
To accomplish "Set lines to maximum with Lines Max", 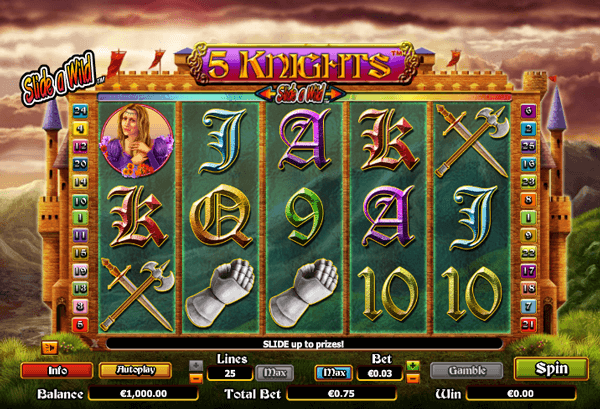I will [x=275, y=373].
